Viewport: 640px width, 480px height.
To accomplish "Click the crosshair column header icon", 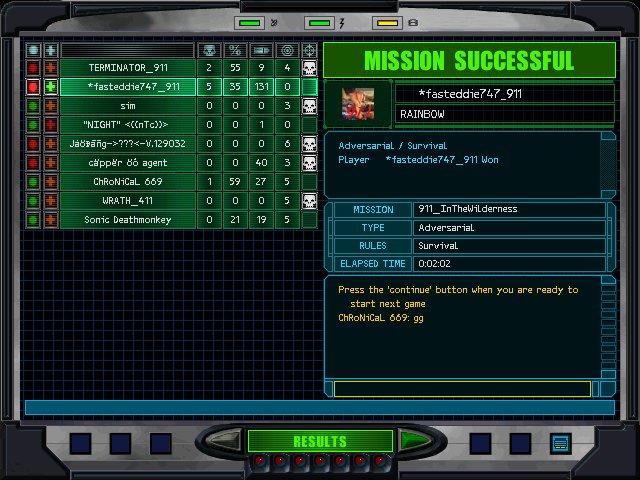I will (x=309, y=50).
